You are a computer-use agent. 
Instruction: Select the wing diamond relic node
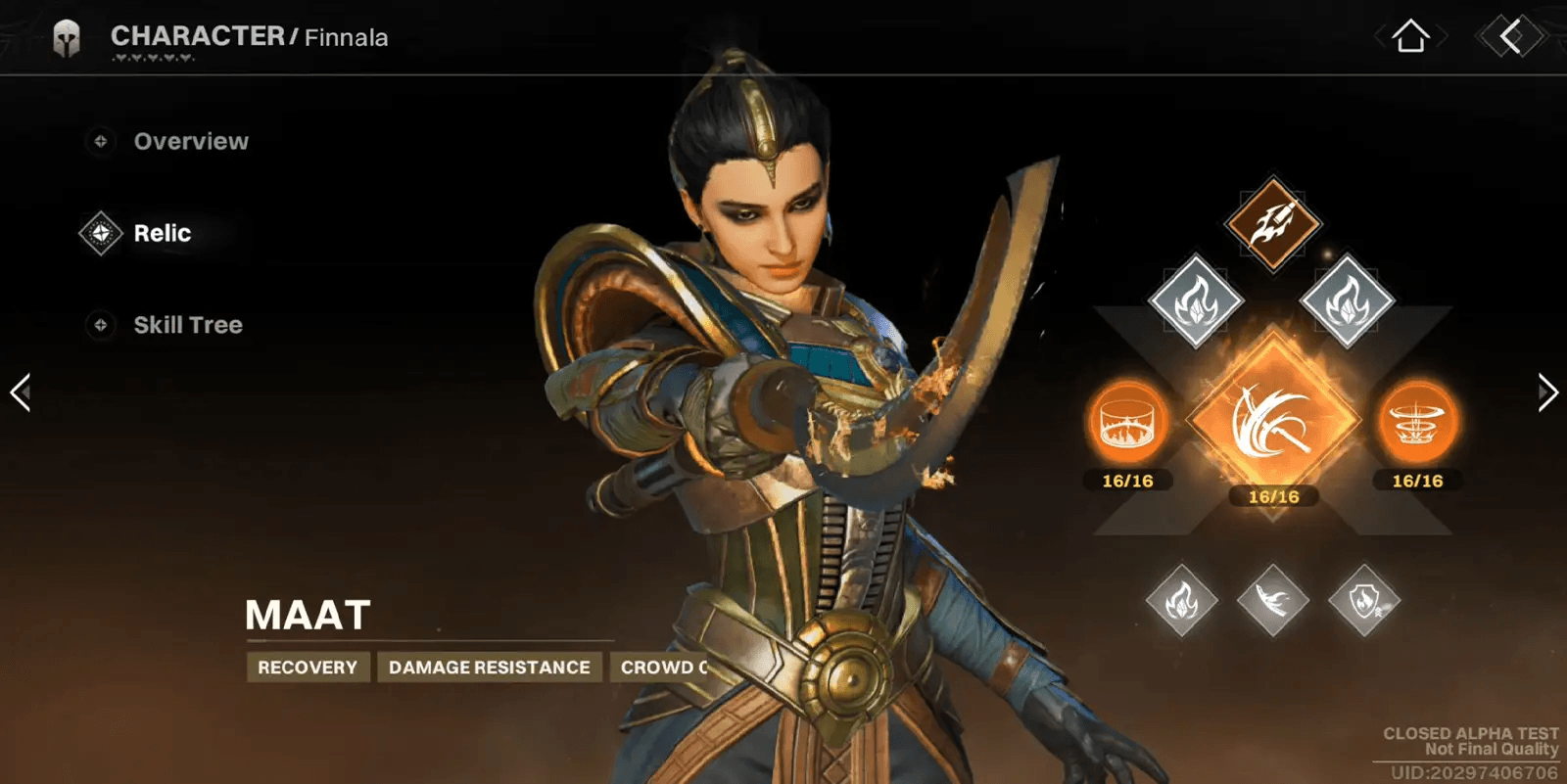pos(1272,600)
